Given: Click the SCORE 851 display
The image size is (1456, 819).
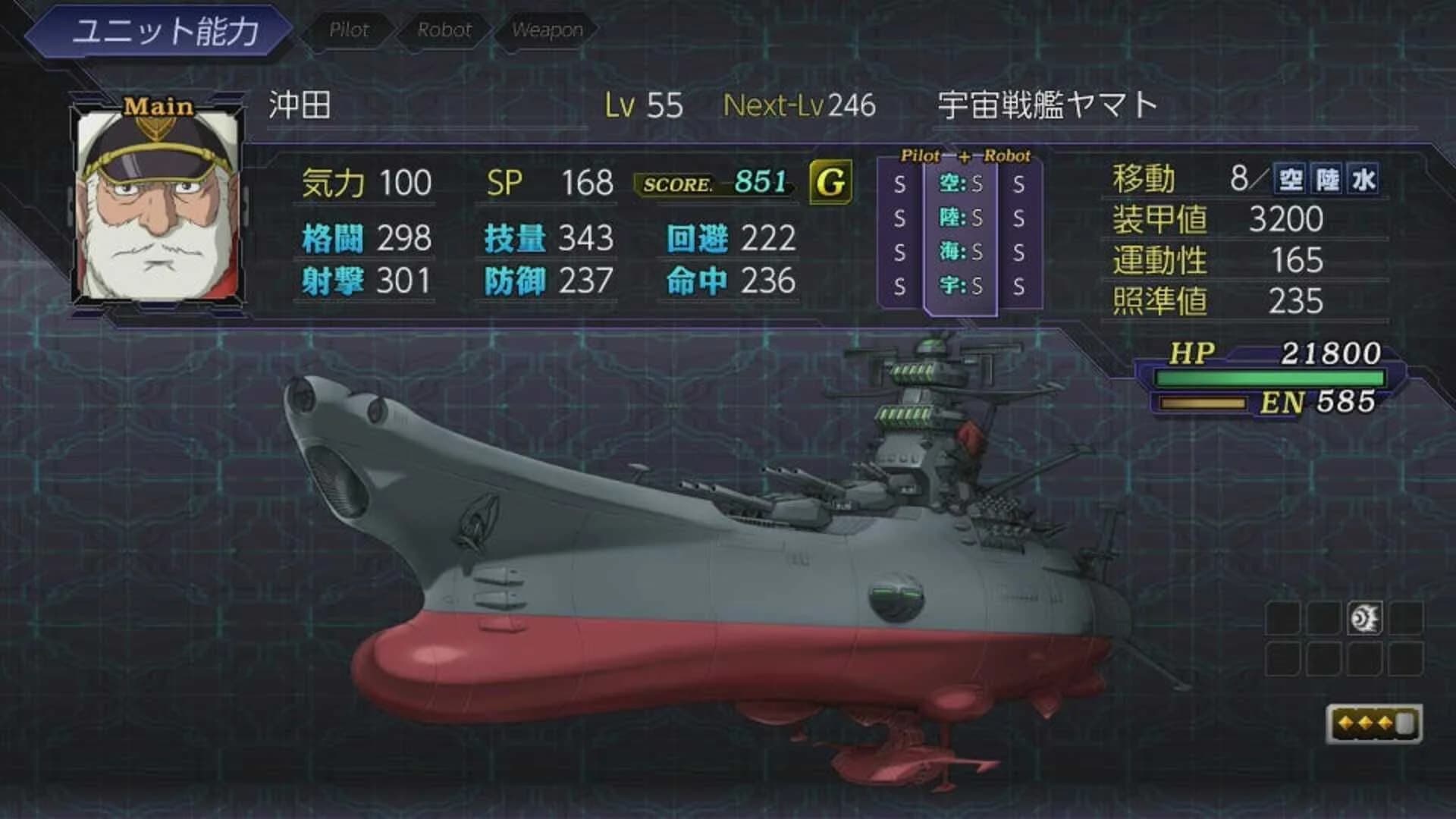Looking at the screenshot, I should [x=717, y=182].
